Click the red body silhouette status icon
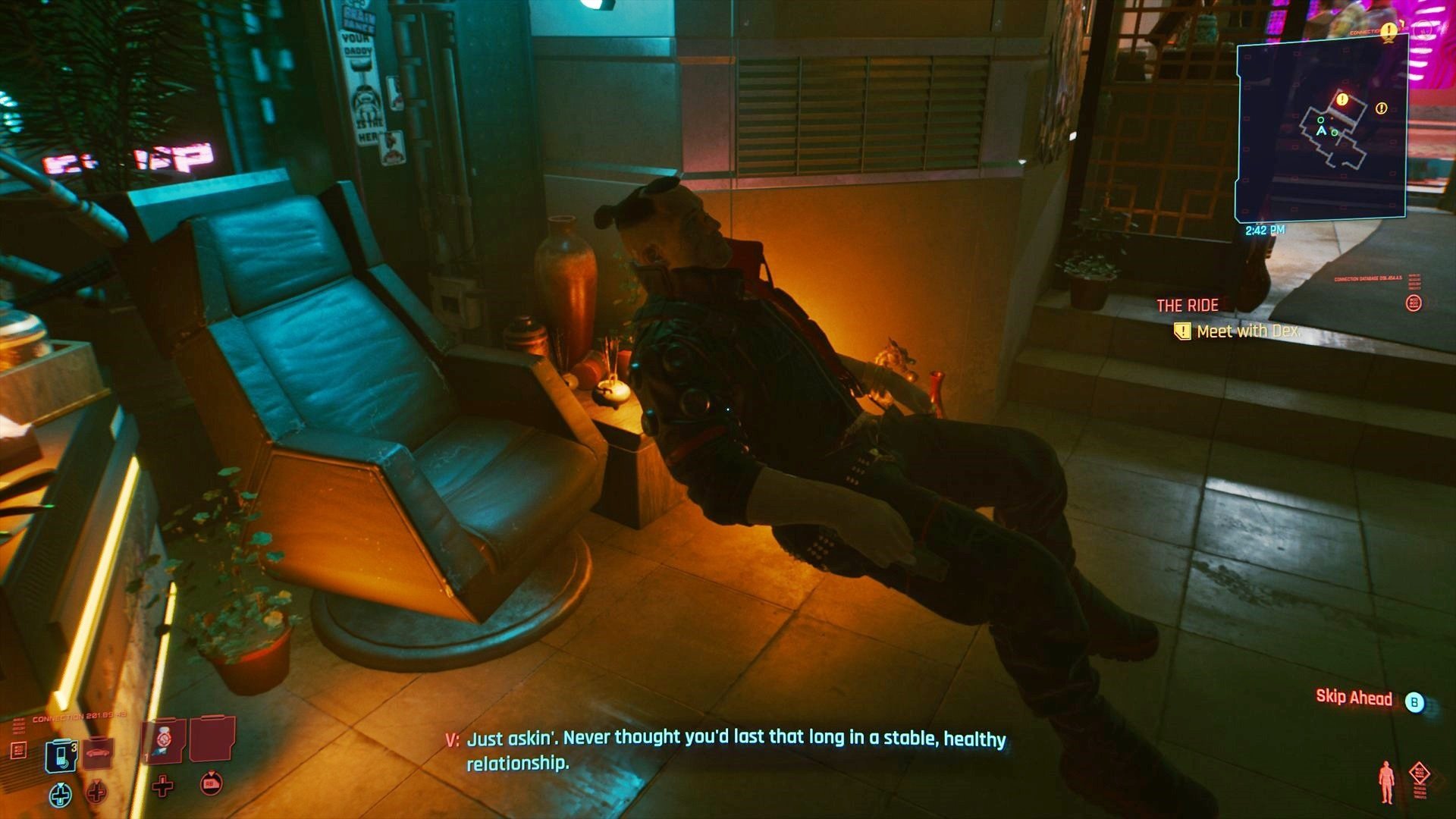This screenshot has height=819, width=1456. (x=1386, y=781)
